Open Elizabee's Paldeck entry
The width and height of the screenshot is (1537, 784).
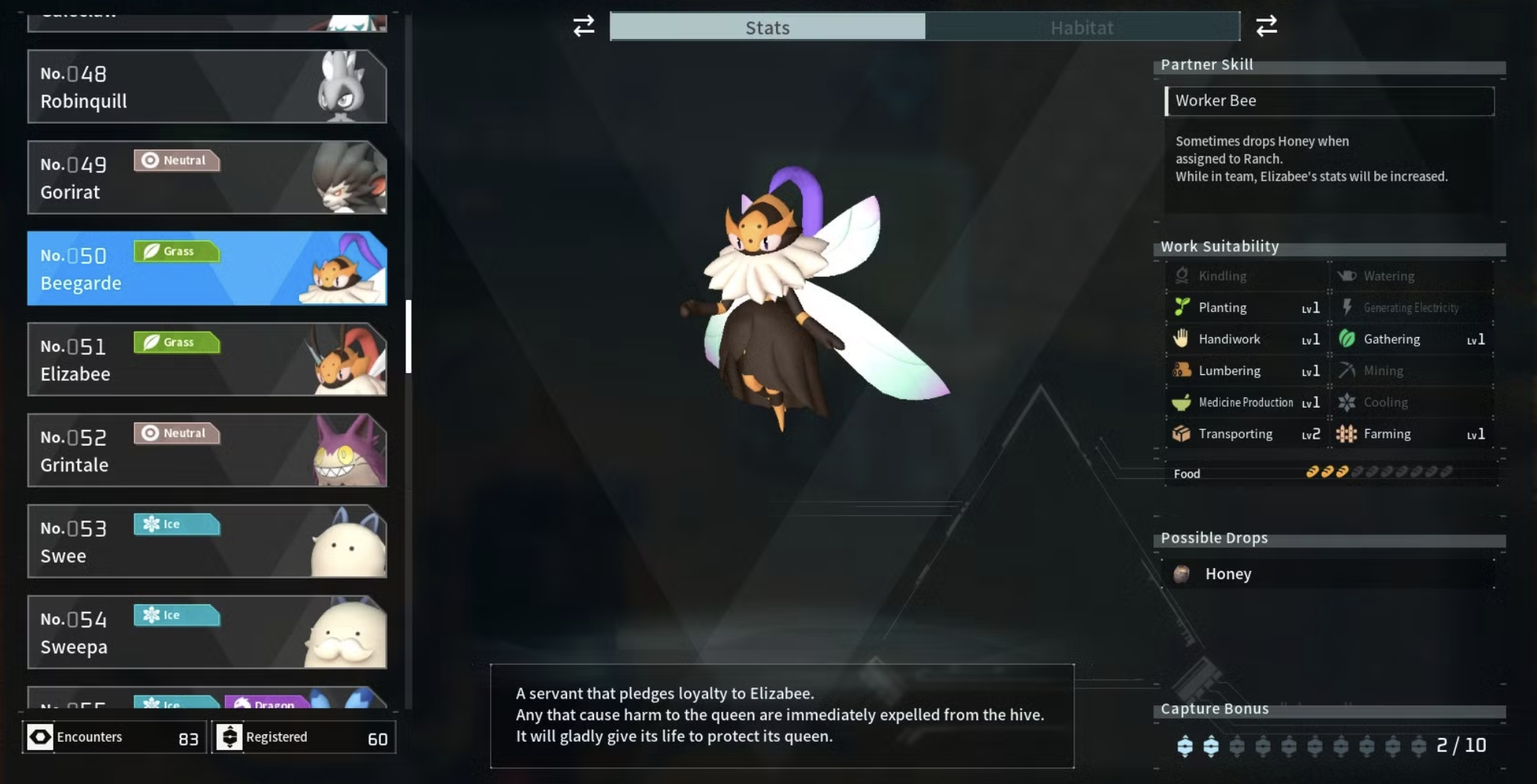(206, 359)
